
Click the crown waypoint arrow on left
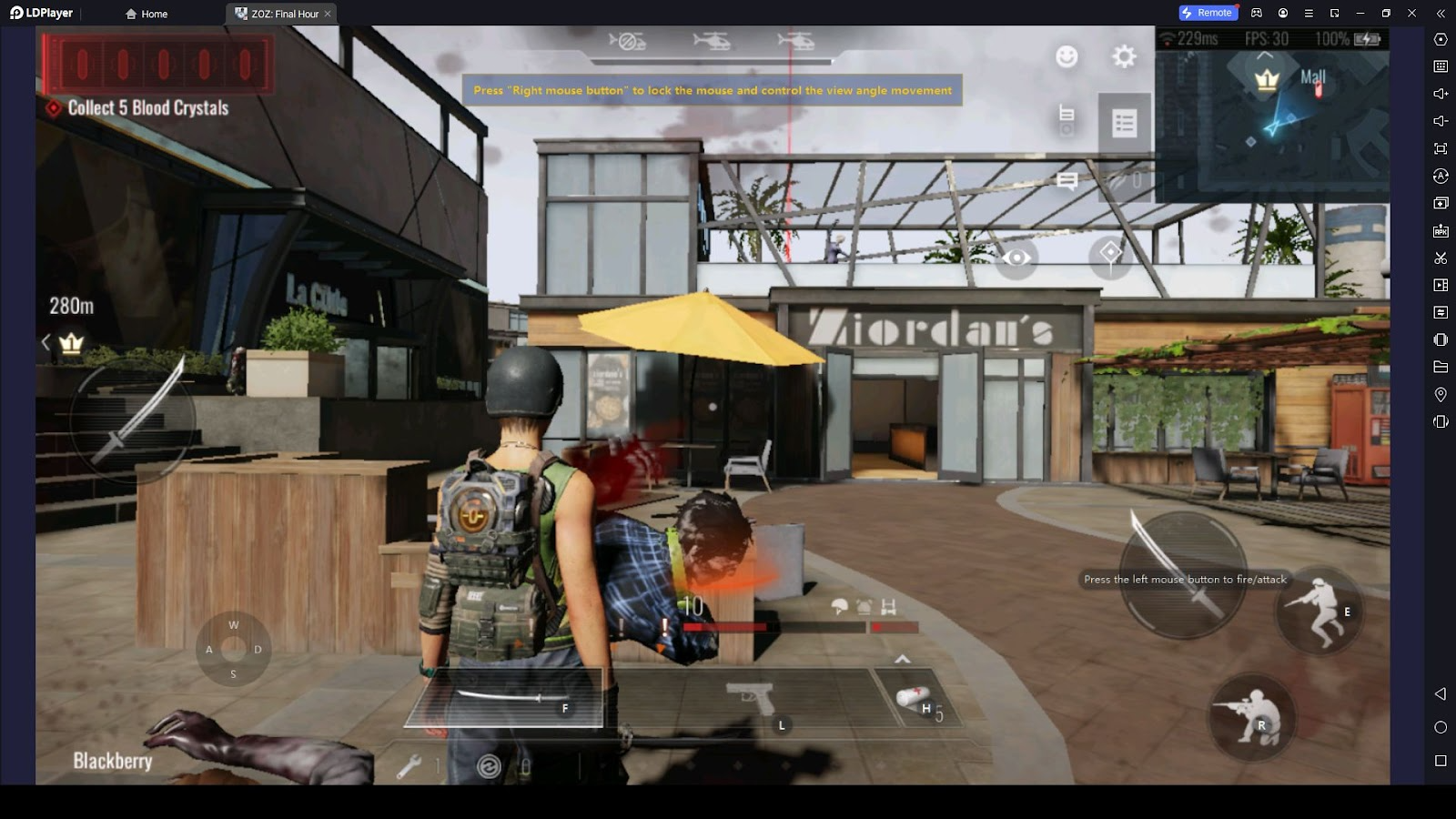(45, 342)
